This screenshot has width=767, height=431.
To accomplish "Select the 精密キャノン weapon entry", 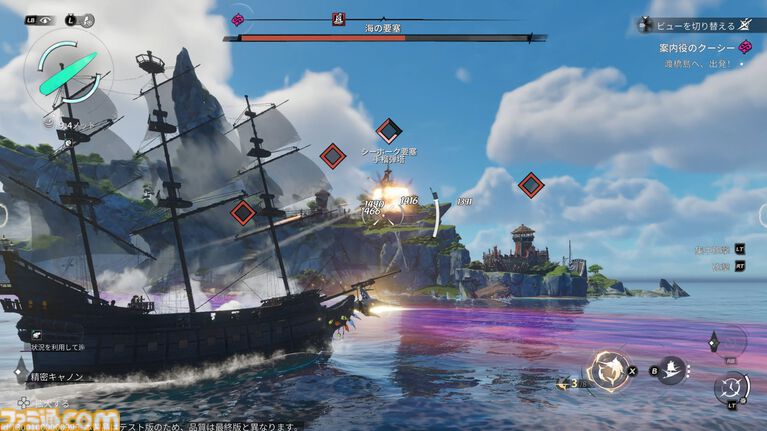I will click(50, 377).
